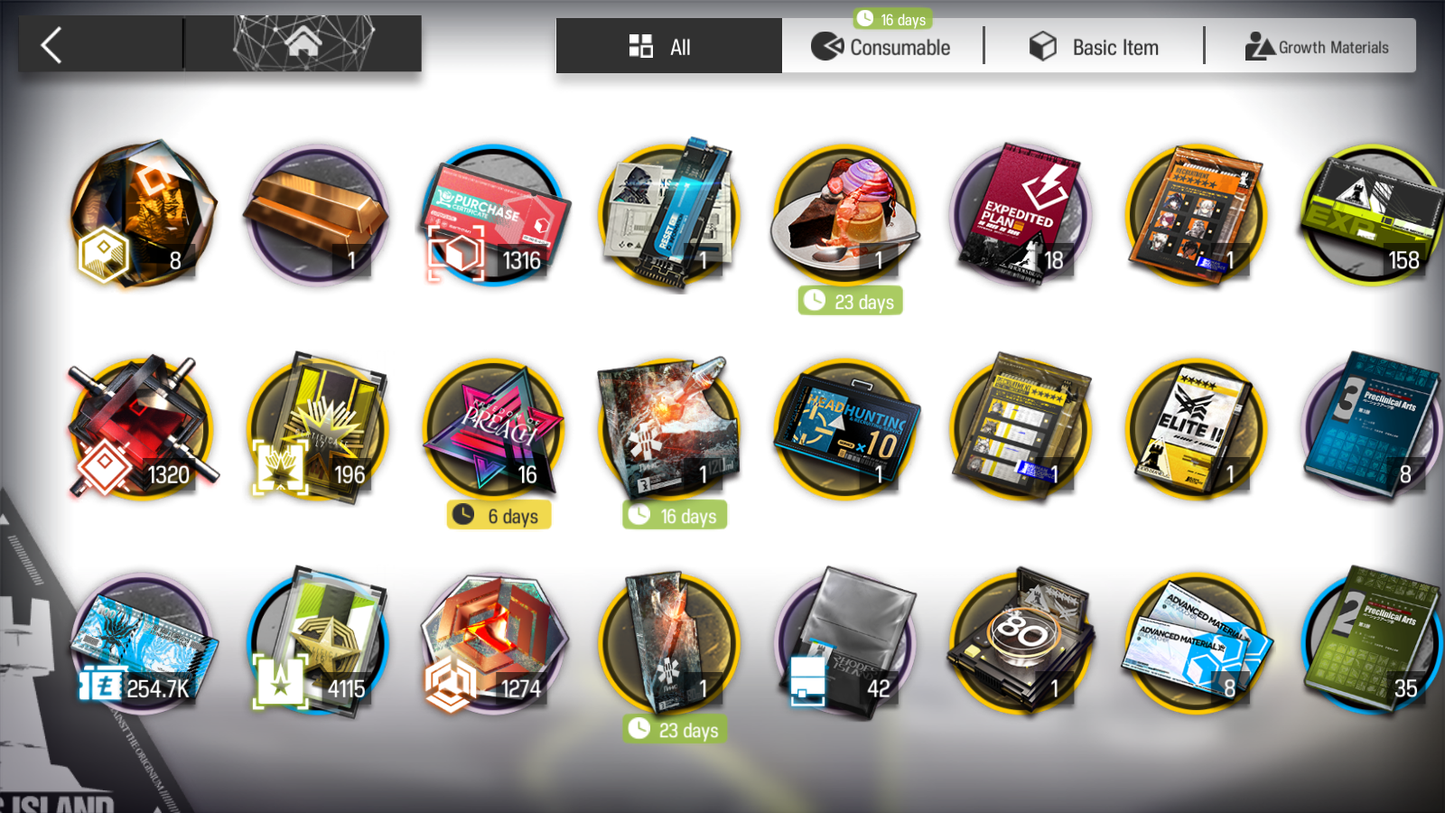Viewport: 1445px width, 813px height.
Task: Switch to the Consumable tab
Action: pos(882,47)
